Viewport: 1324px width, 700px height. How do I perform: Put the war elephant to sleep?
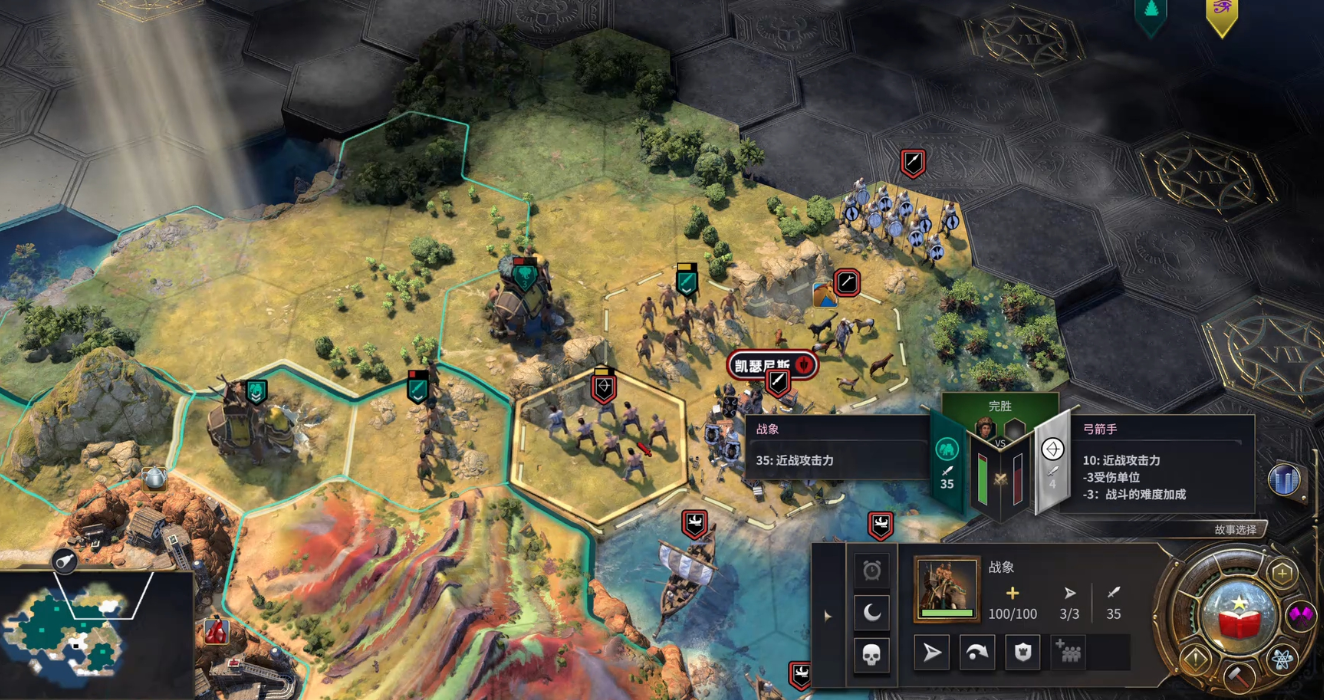pos(872,612)
